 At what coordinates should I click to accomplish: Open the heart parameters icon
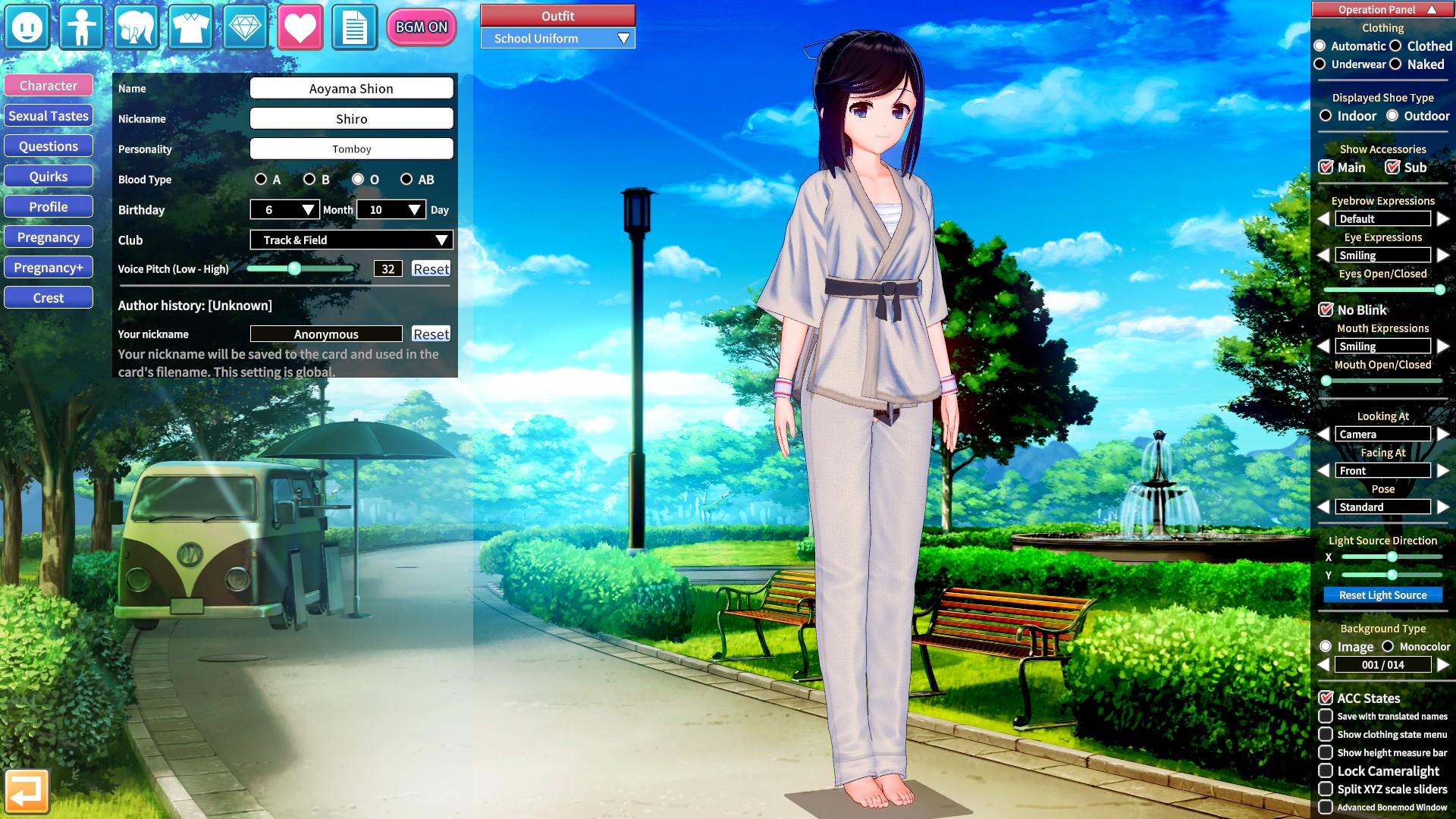(x=300, y=27)
